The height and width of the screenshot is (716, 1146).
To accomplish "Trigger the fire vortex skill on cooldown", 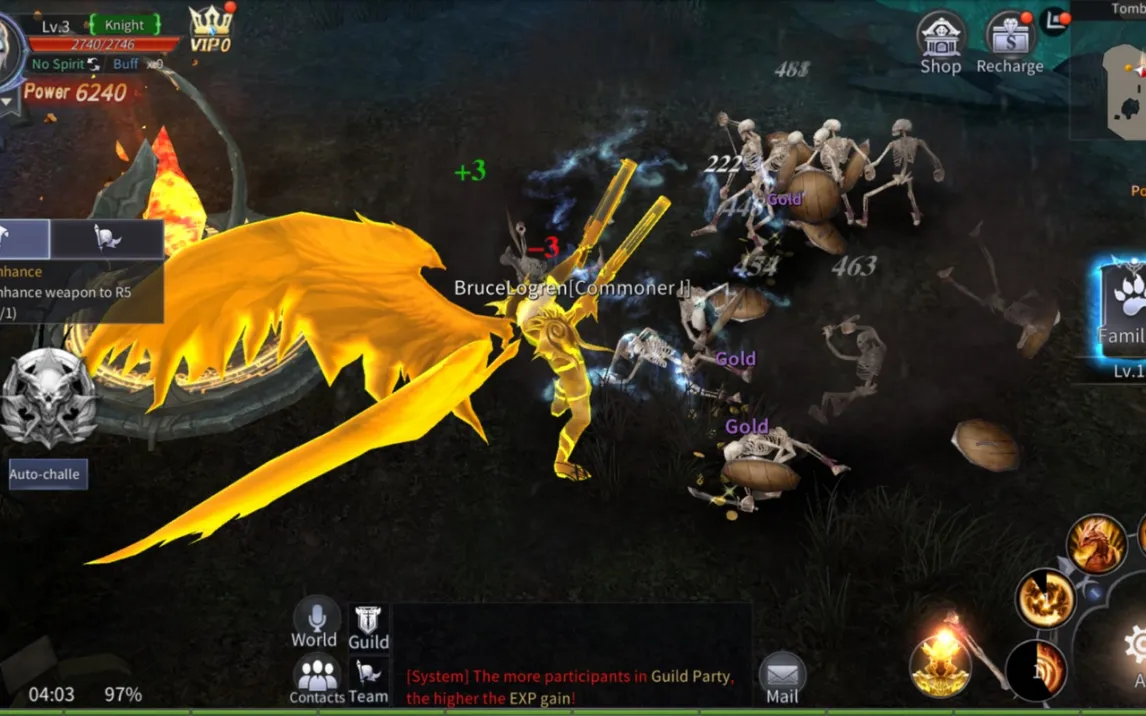I will point(1035,670).
